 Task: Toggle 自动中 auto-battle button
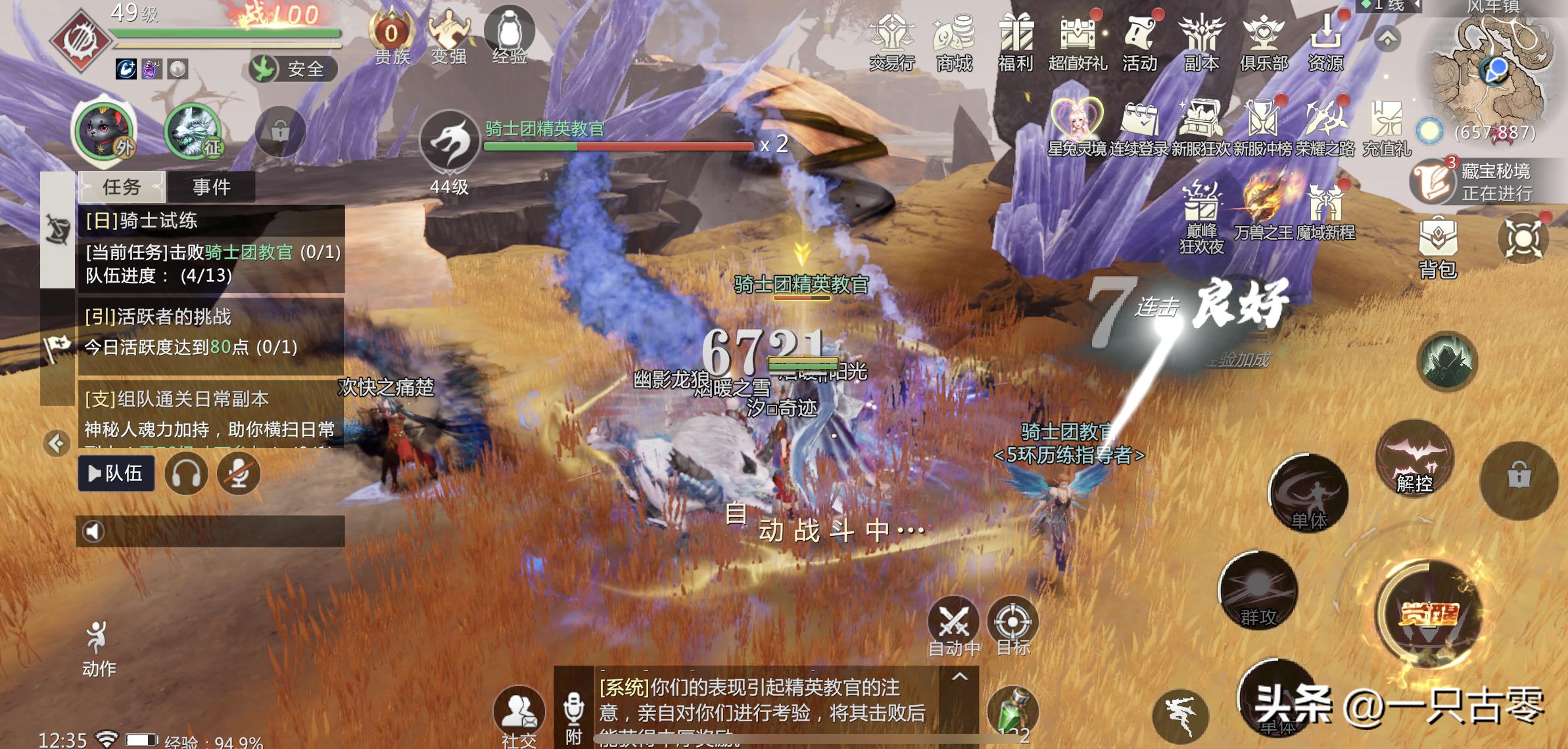point(953,625)
